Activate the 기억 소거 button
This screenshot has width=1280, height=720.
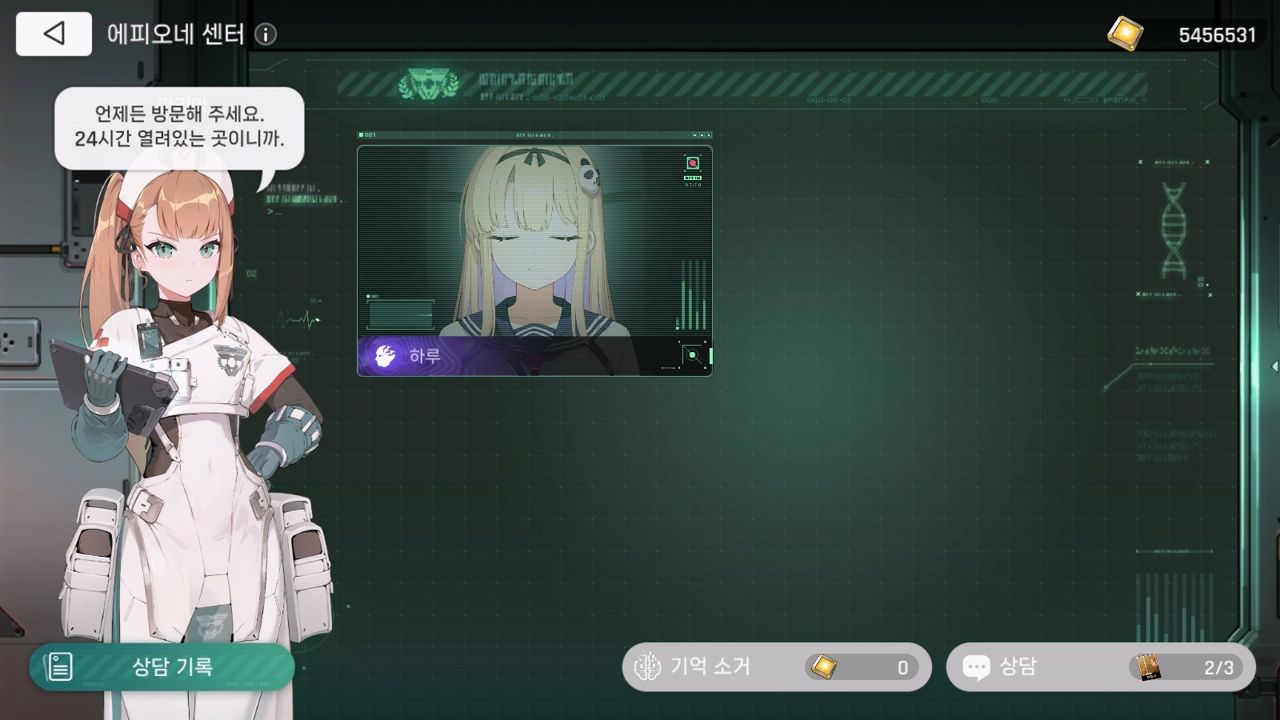[x=776, y=667]
